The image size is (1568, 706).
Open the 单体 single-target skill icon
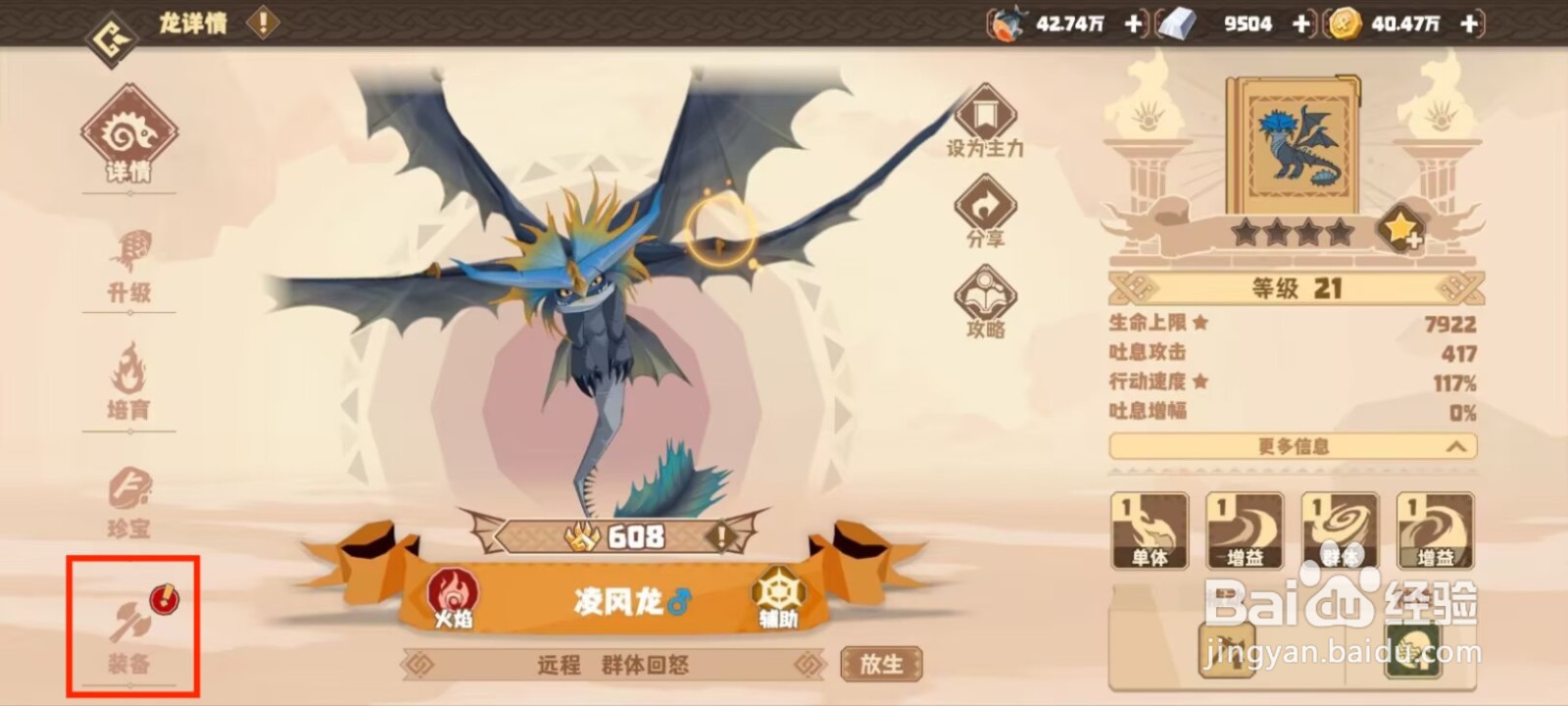(x=1147, y=529)
